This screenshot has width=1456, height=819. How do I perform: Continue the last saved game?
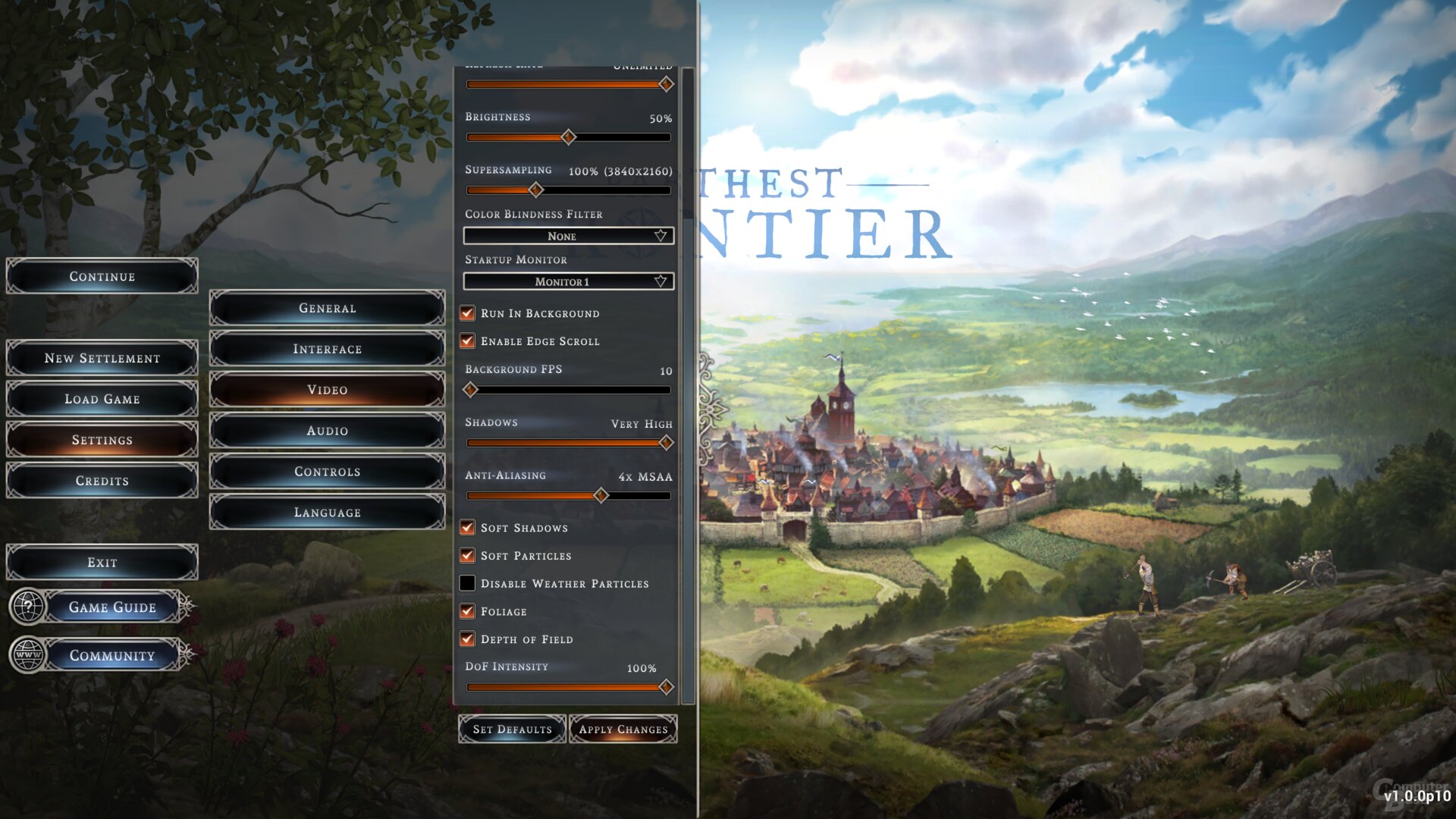[102, 276]
